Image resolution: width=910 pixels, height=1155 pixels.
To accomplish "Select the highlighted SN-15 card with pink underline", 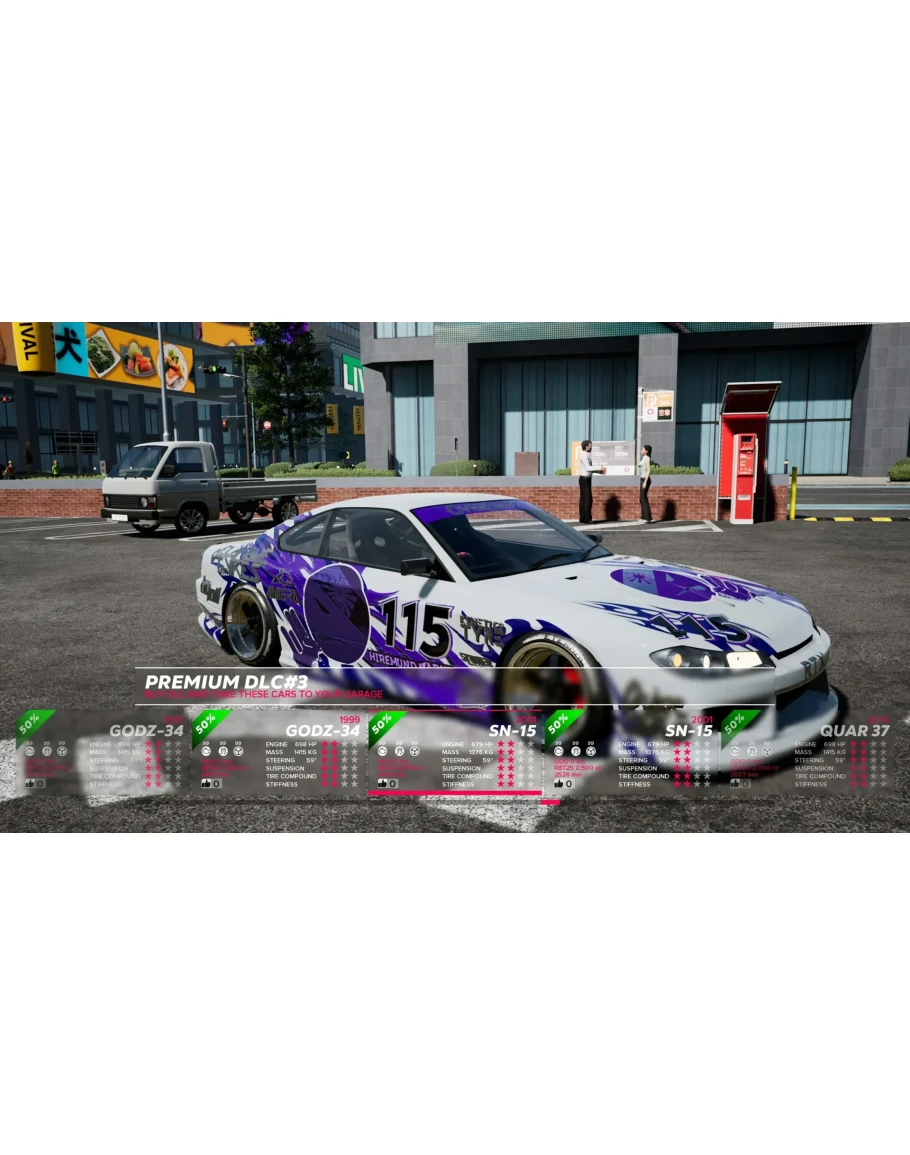I will pos(454,752).
